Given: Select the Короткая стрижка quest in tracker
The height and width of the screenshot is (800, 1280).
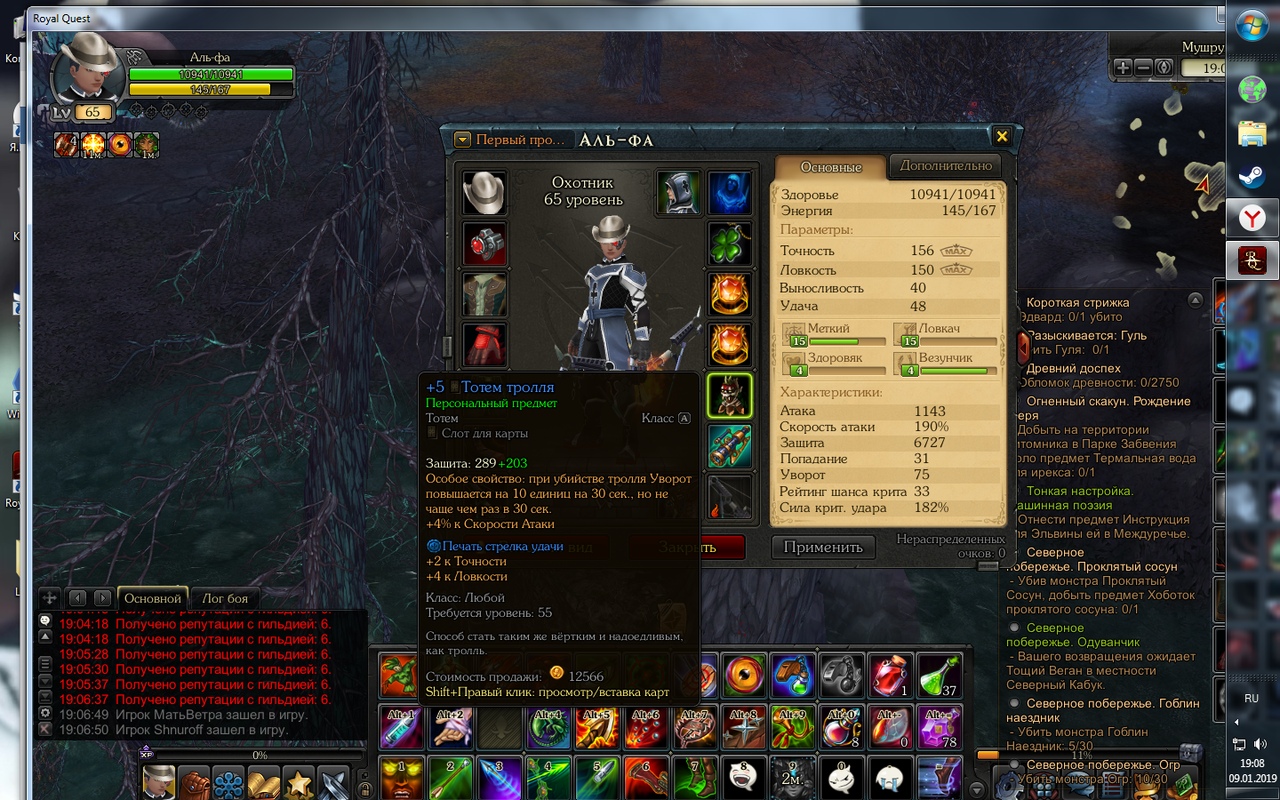Looking at the screenshot, I should pos(1077,302).
